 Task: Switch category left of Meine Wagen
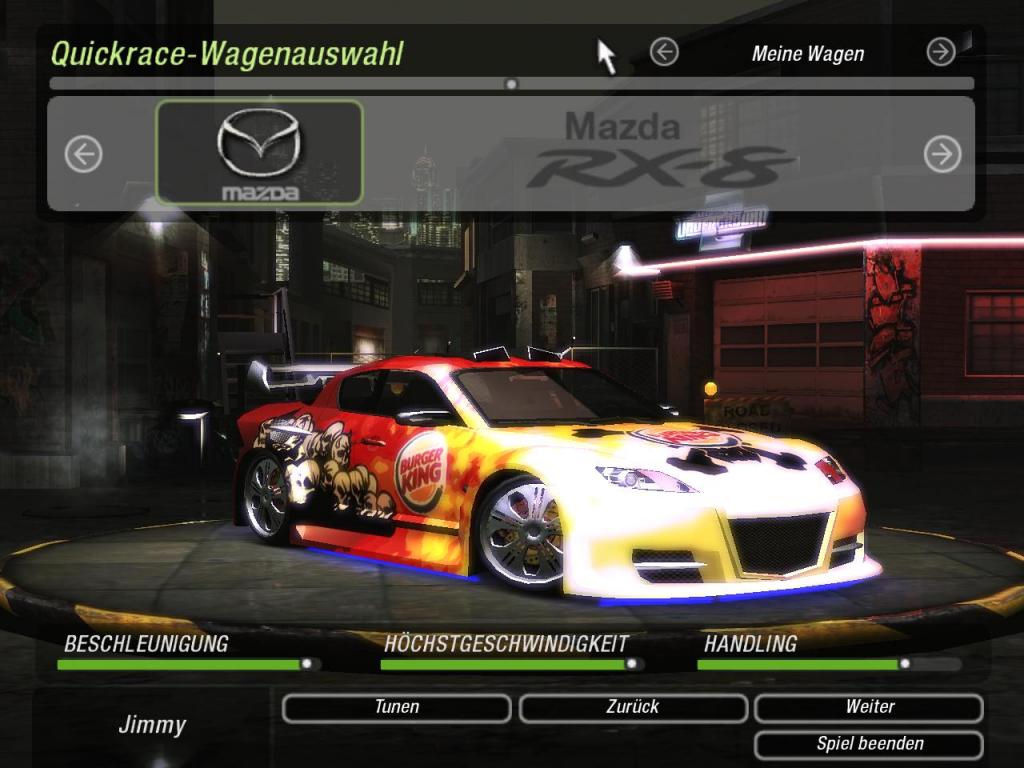[x=664, y=52]
